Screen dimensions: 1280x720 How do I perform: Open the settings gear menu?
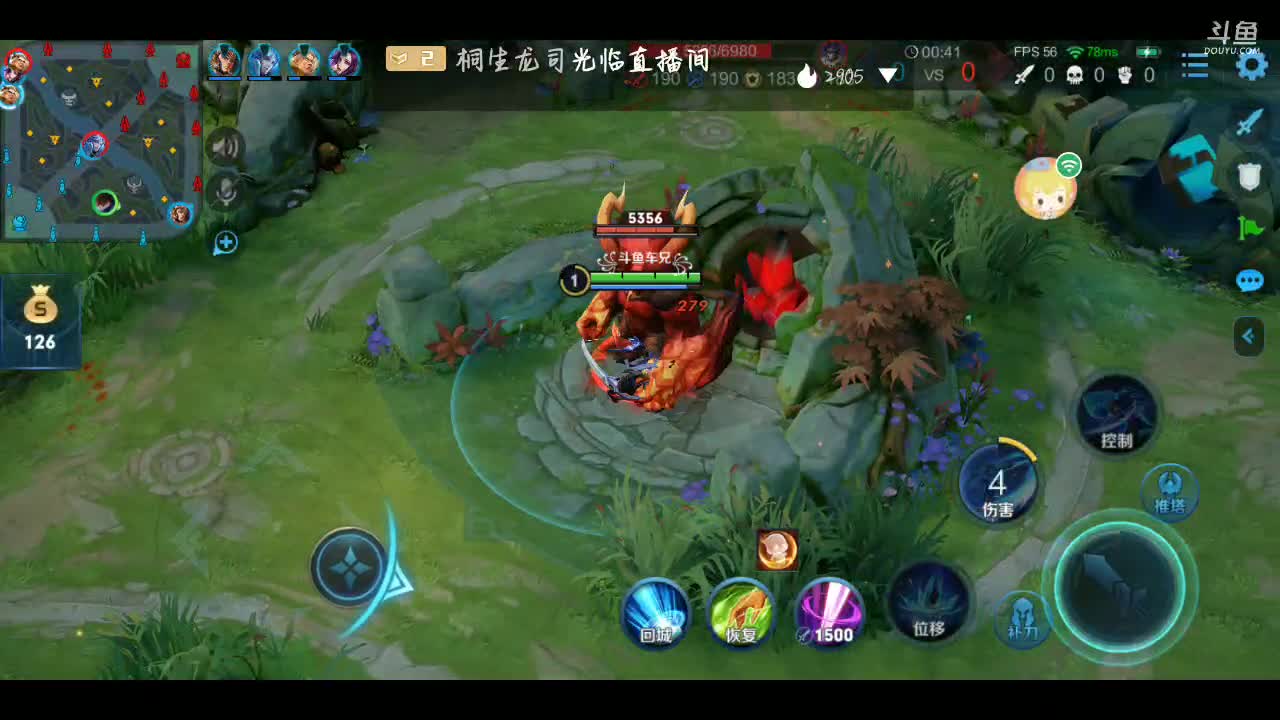pyautogui.click(x=1251, y=67)
